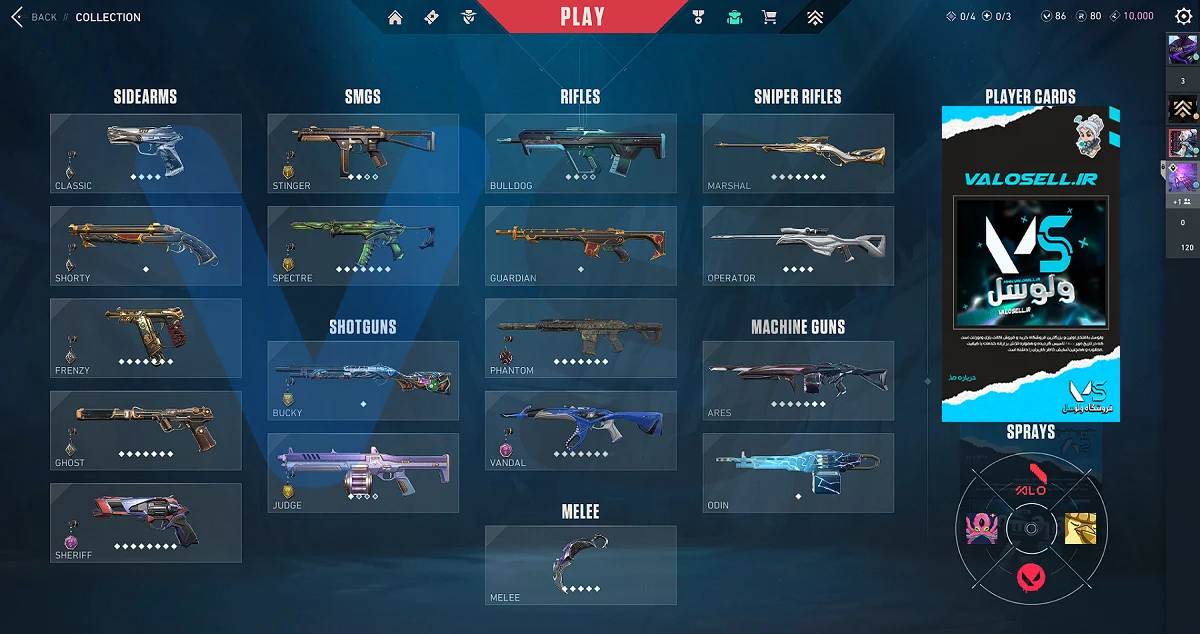
Task: Choose the Bucky shotgun slot
Action: (363, 380)
